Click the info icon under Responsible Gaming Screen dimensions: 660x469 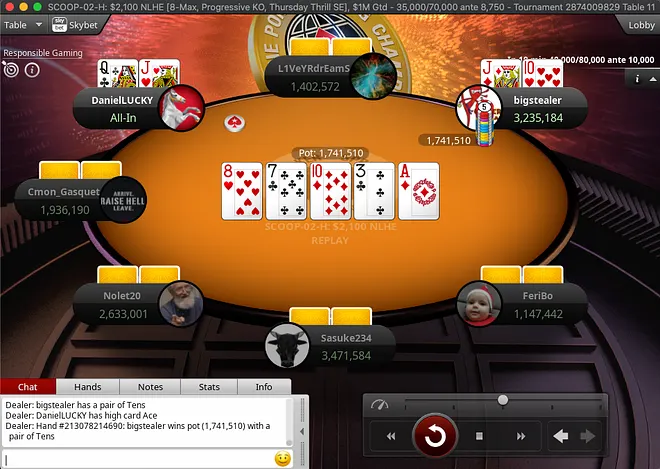click(x=32, y=70)
